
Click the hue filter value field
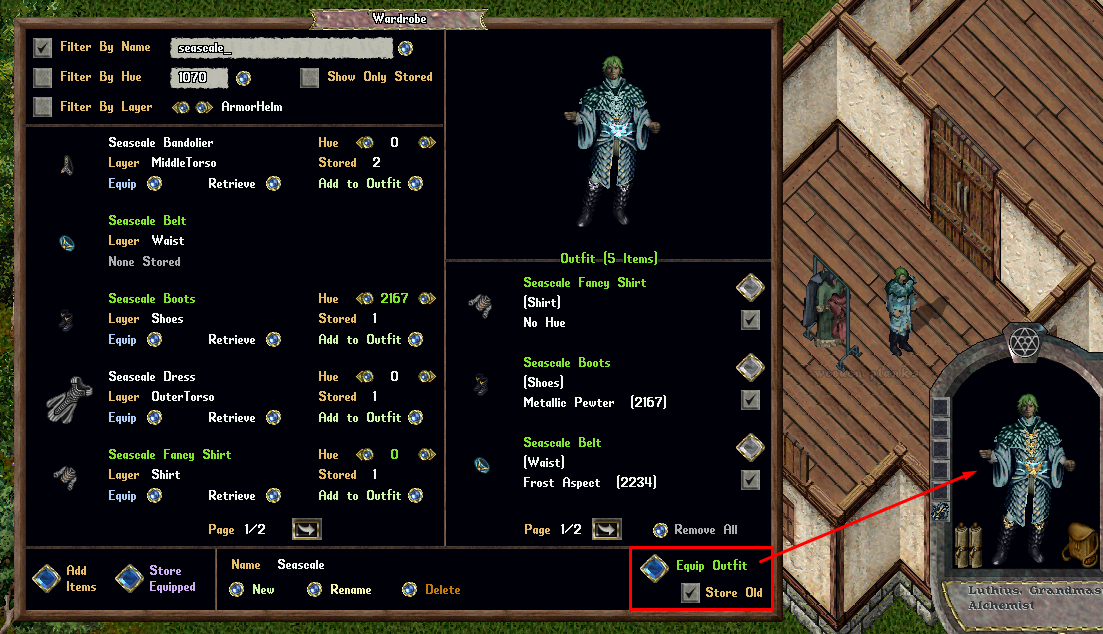point(200,77)
